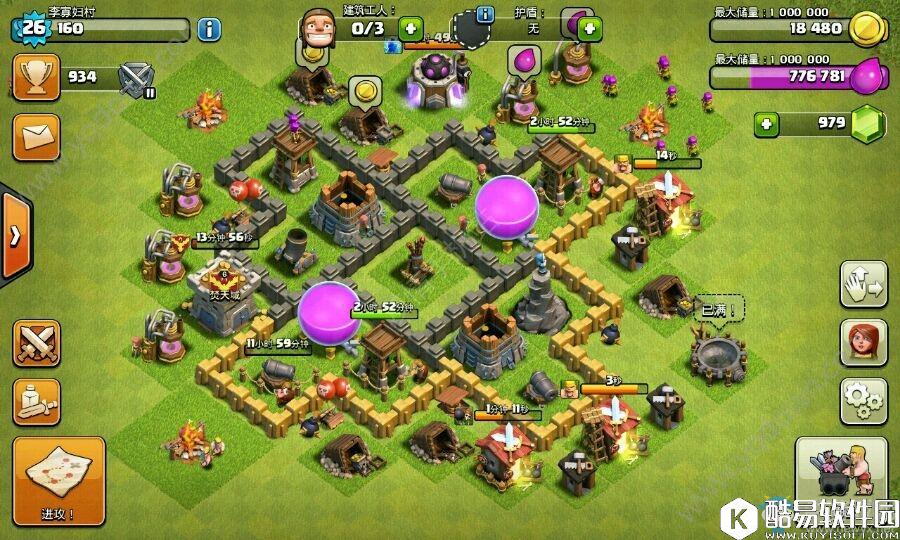The height and width of the screenshot is (540, 900).
Task: Open the trophy rankings button
Action: (x=36, y=77)
